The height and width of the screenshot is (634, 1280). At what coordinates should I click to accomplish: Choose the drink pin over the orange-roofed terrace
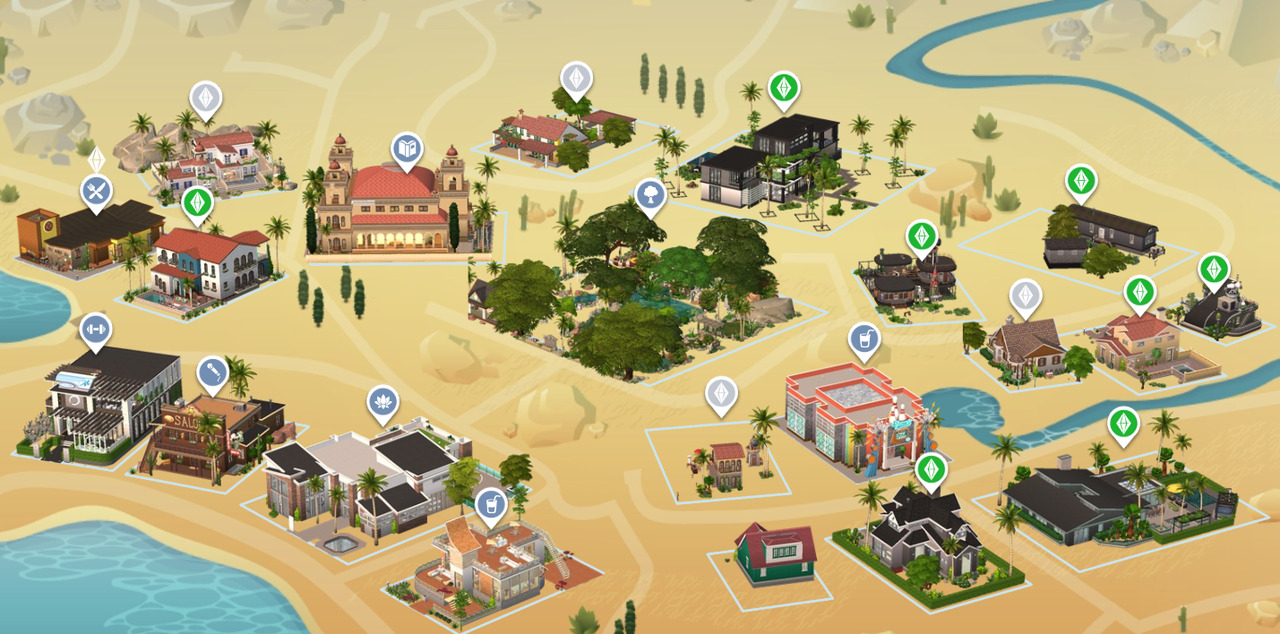click(490, 505)
